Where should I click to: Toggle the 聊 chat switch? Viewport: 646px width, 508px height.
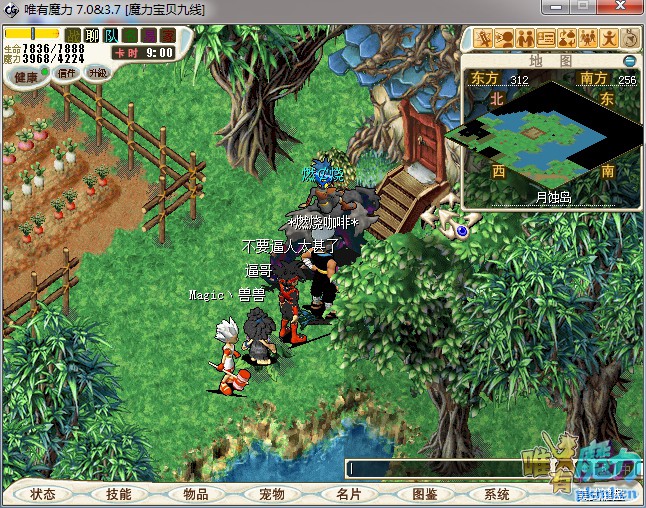[91, 36]
